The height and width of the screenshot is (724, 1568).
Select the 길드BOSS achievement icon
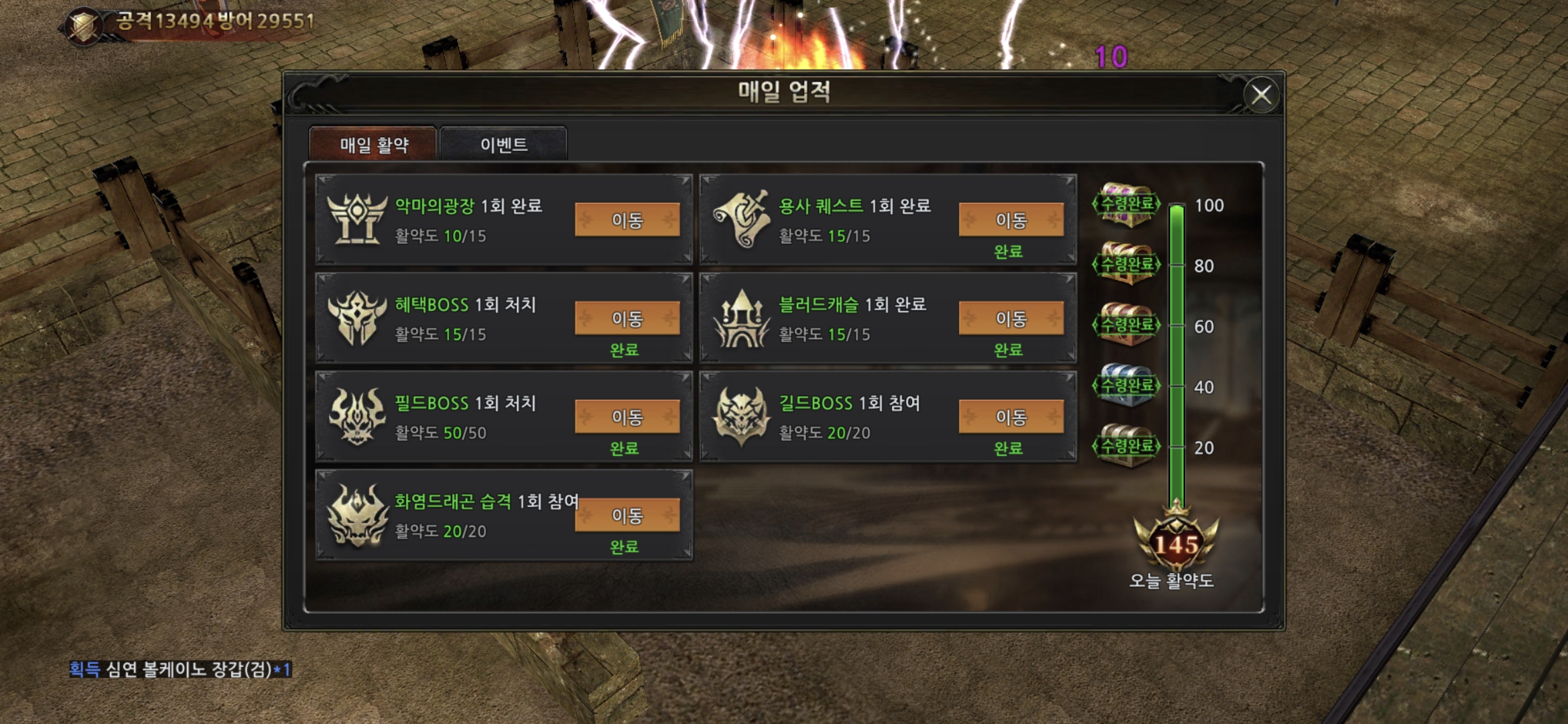740,416
